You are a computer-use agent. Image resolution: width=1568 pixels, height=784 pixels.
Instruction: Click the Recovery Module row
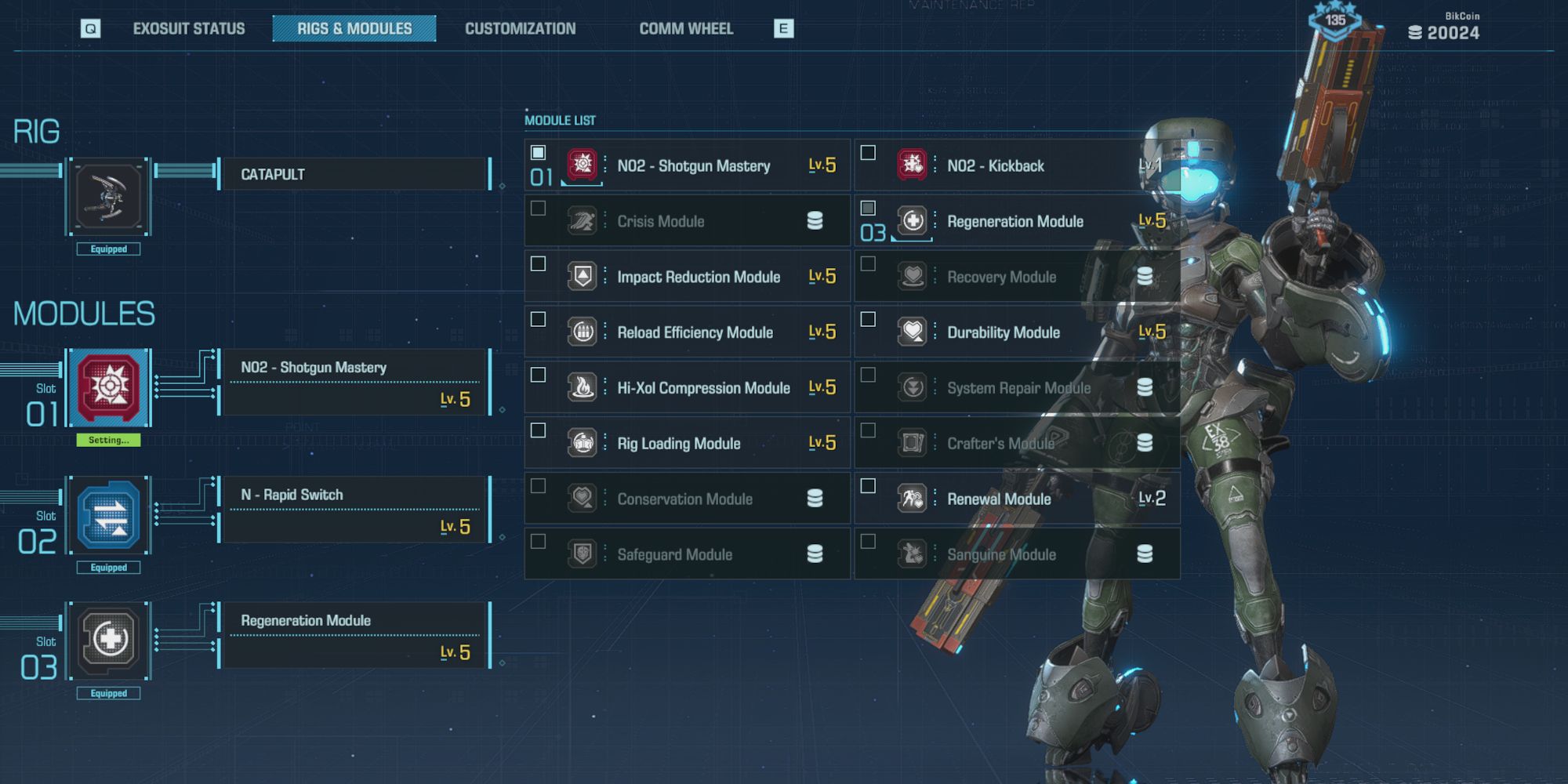[1001, 278]
